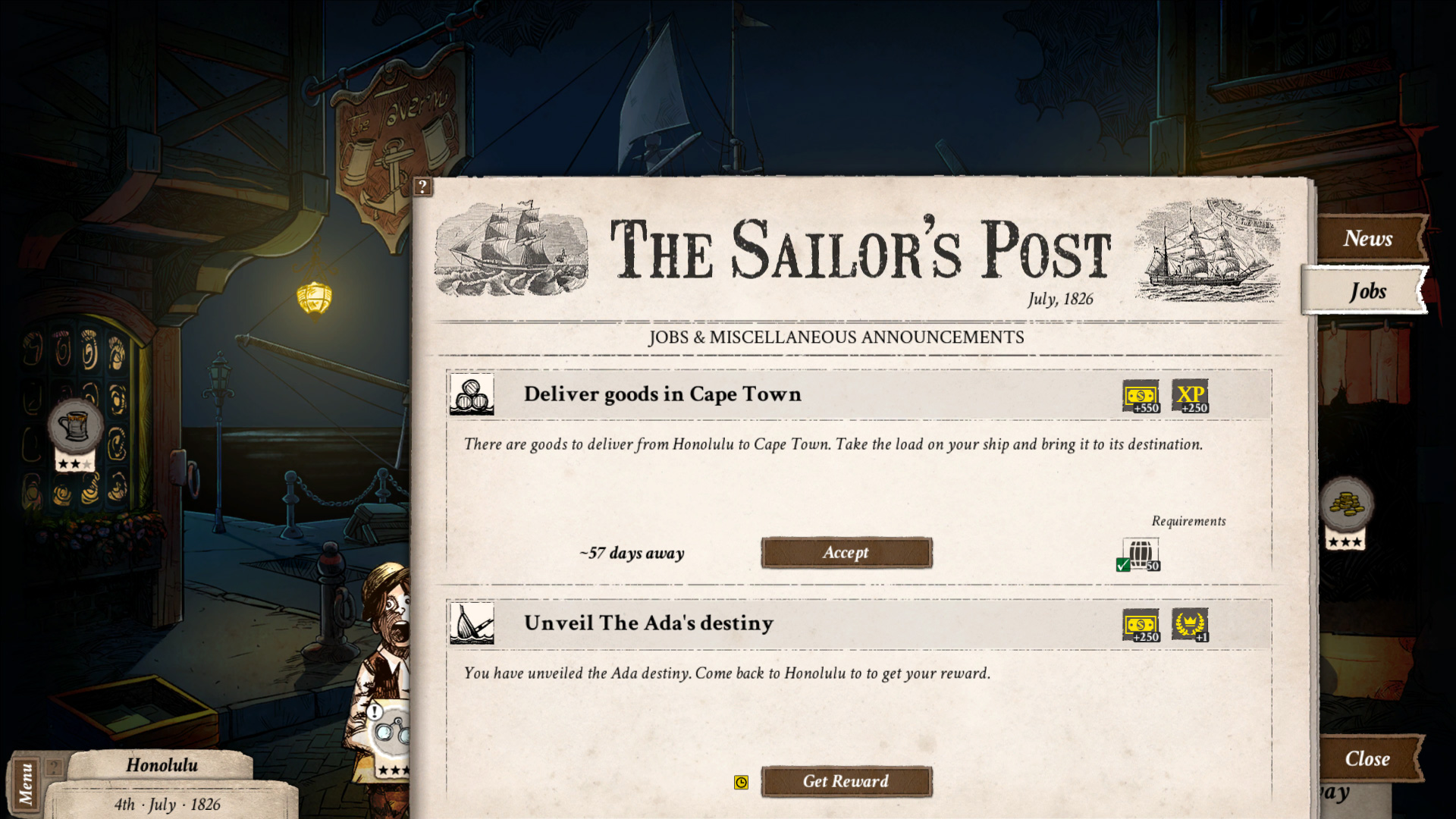Click the exclamation mark above the spectacles character
This screenshot has width=1456, height=819.
[374, 713]
